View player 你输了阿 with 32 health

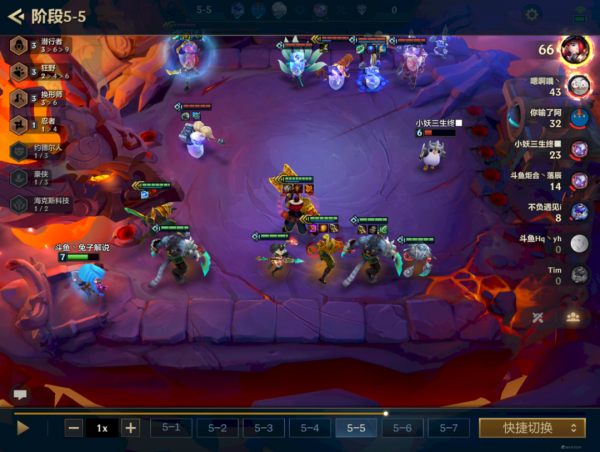pyautogui.click(x=577, y=117)
